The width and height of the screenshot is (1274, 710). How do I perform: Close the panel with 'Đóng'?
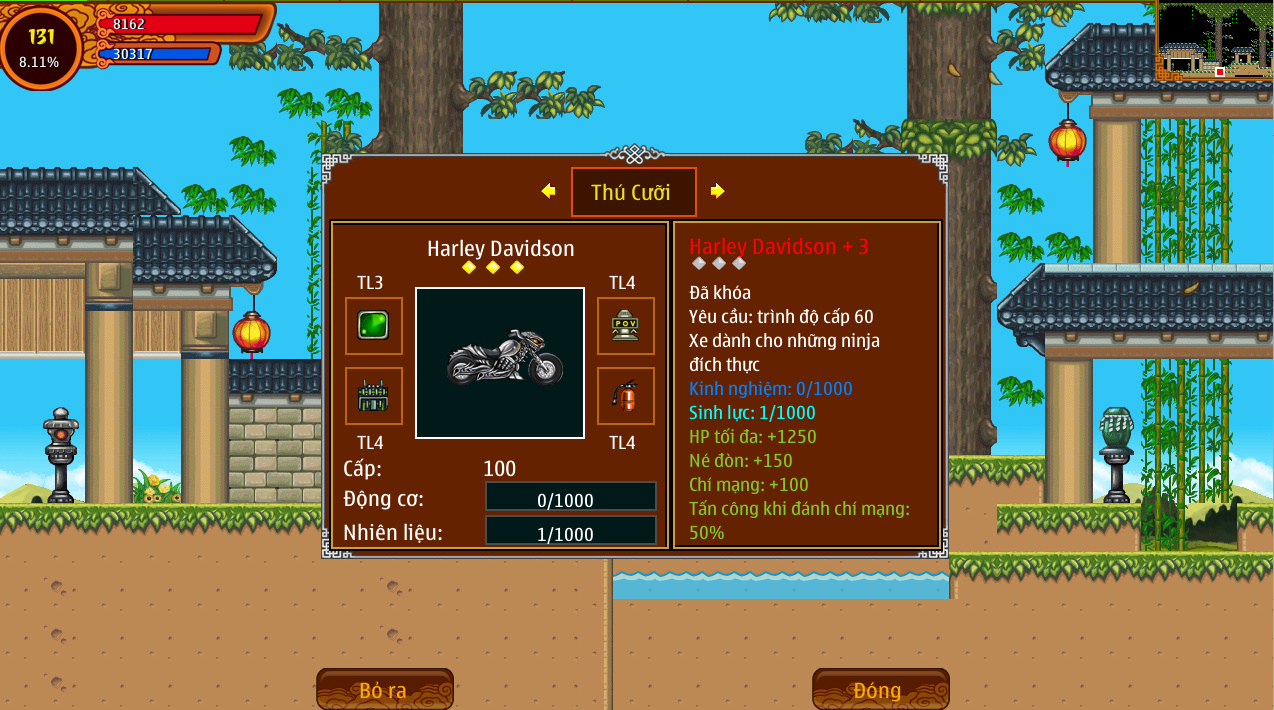(879, 689)
